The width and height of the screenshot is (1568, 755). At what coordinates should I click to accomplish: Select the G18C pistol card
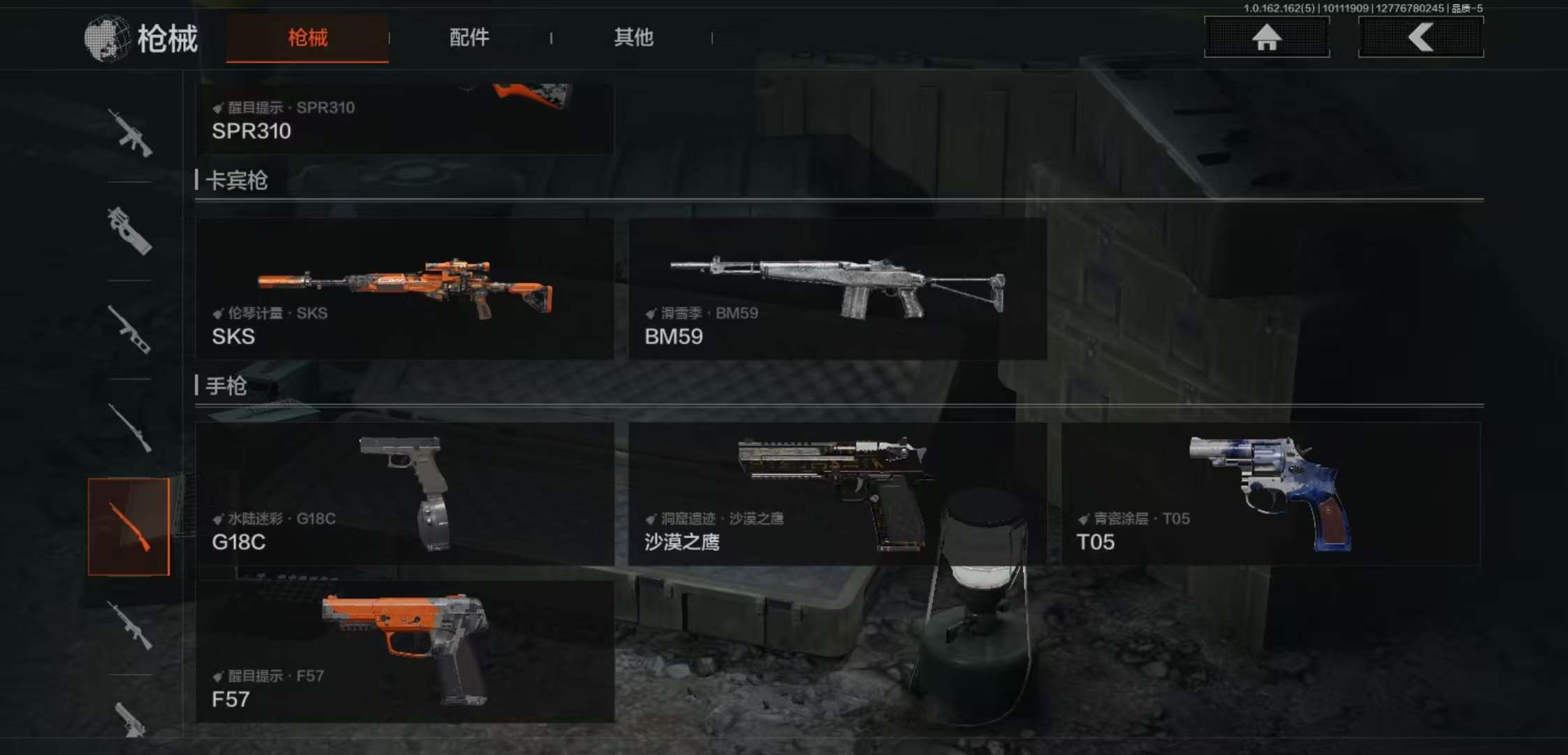405,494
